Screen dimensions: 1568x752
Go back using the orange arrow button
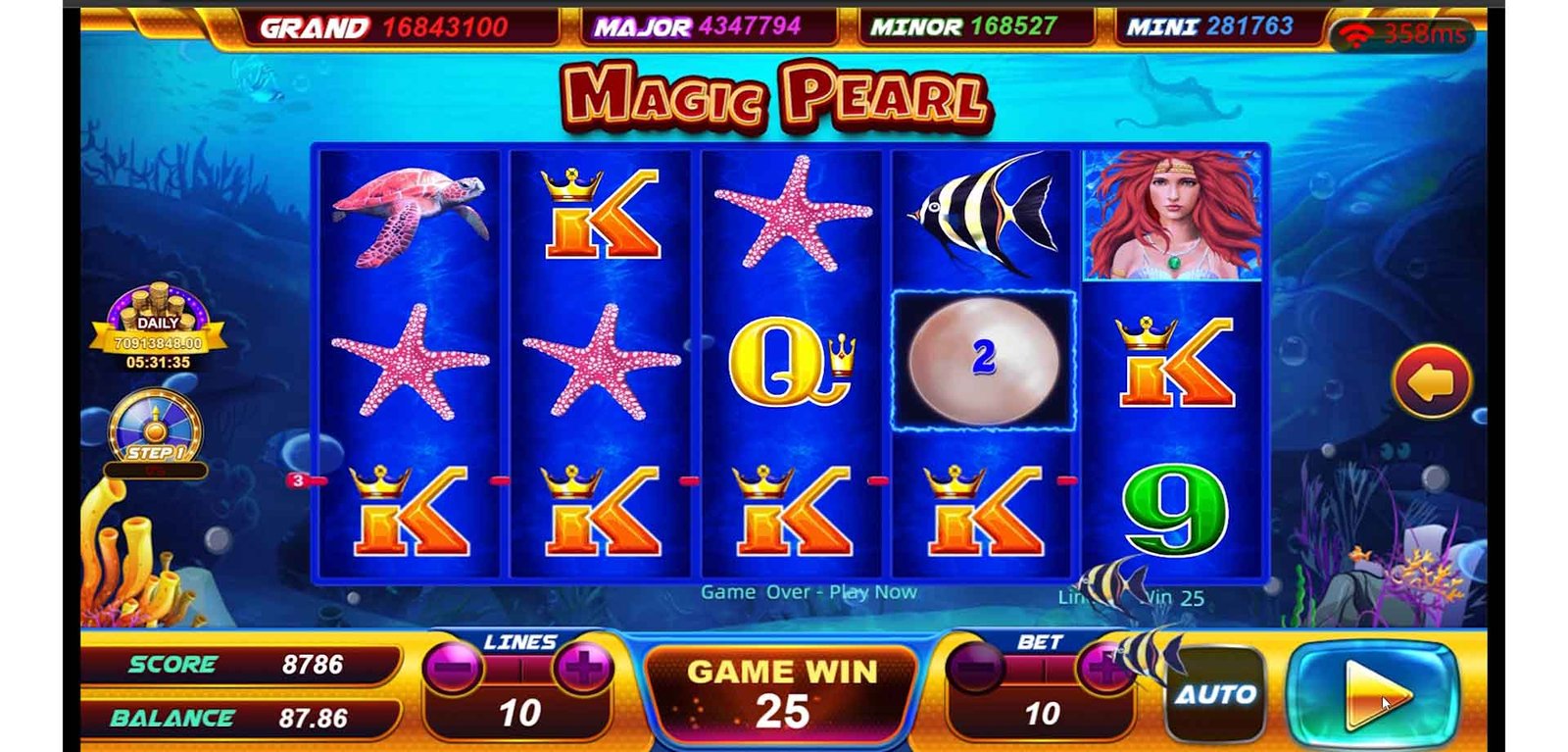pyautogui.click(x=1431, y=382)
